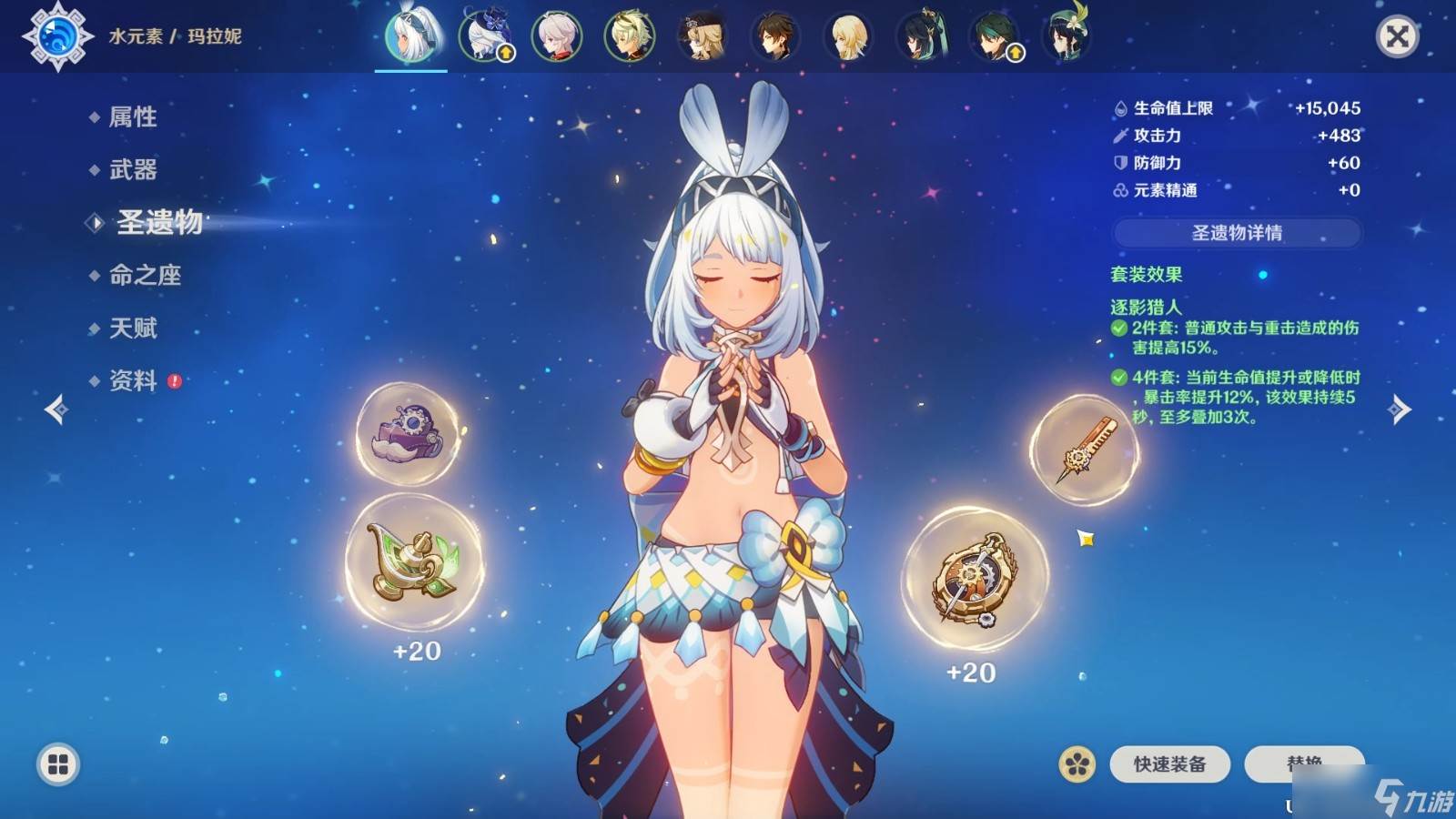Viewport: 1456px width, 819px height.
Task: Switch to the 武器 weapon section
Action: pyautogui.click(x=133, y=169)
